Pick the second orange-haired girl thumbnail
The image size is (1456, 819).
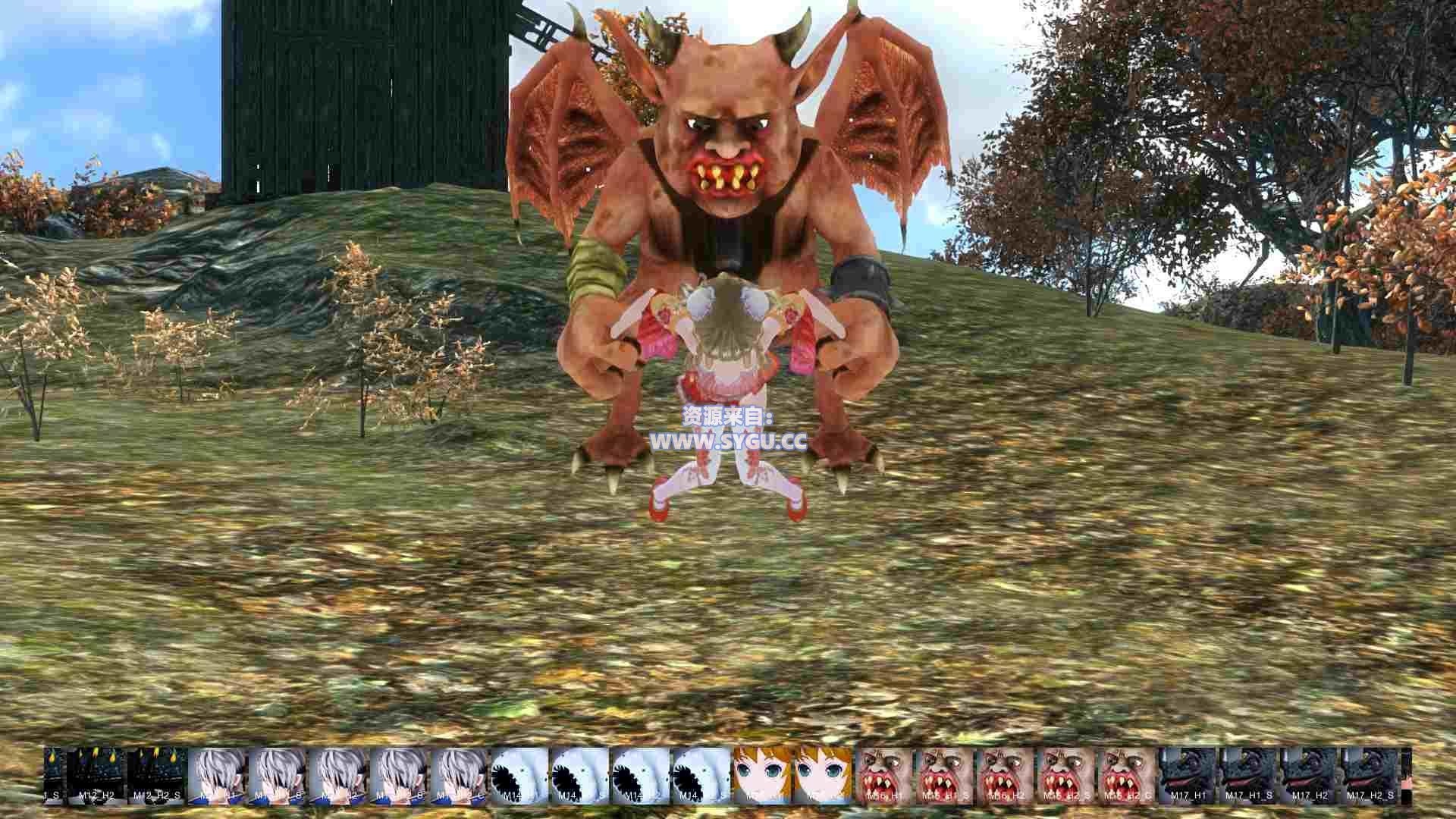[823, 775]
